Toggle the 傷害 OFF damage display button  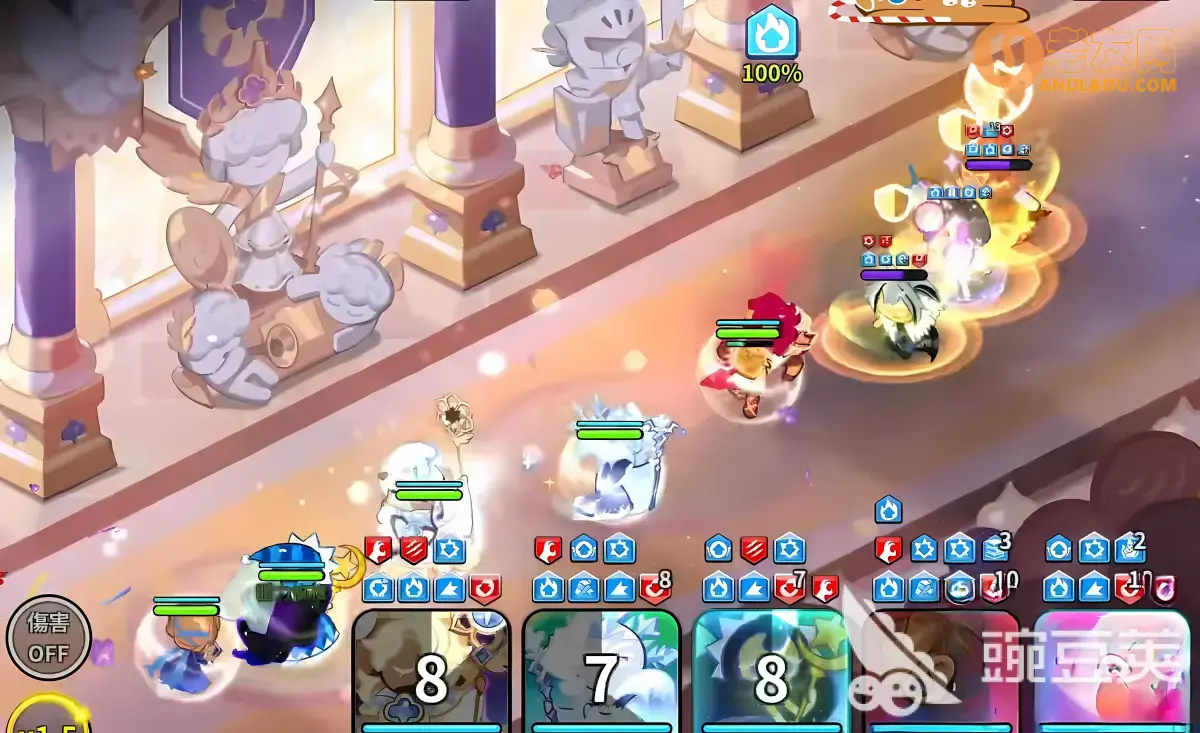(48, 637)
